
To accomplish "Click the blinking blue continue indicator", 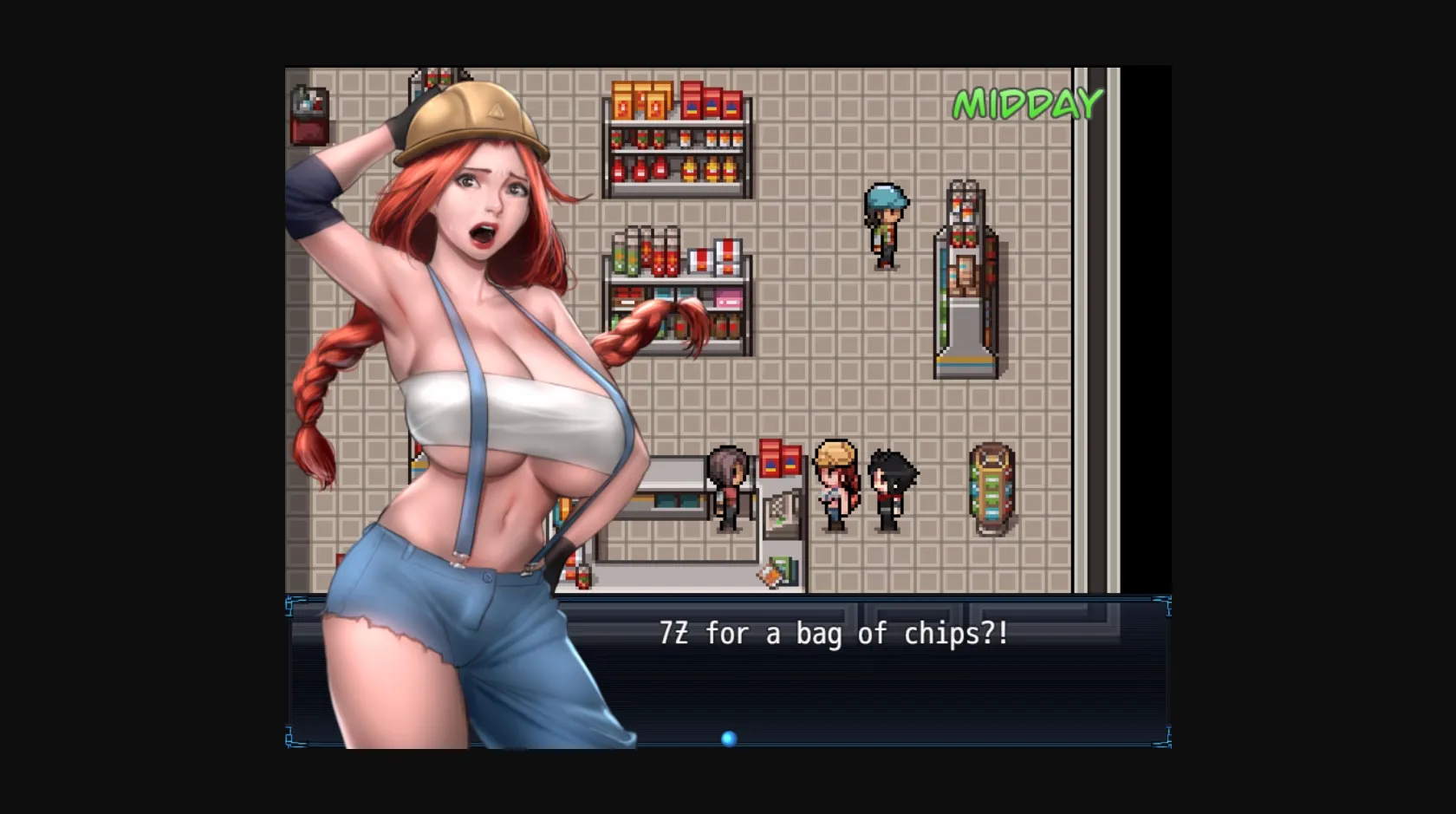I will click(729, 738).
